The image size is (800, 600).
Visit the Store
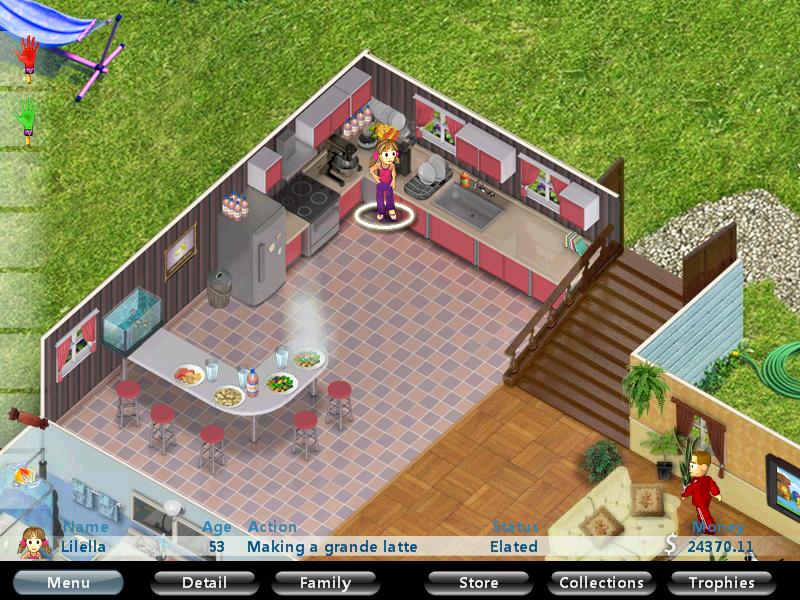coord(478,582)
